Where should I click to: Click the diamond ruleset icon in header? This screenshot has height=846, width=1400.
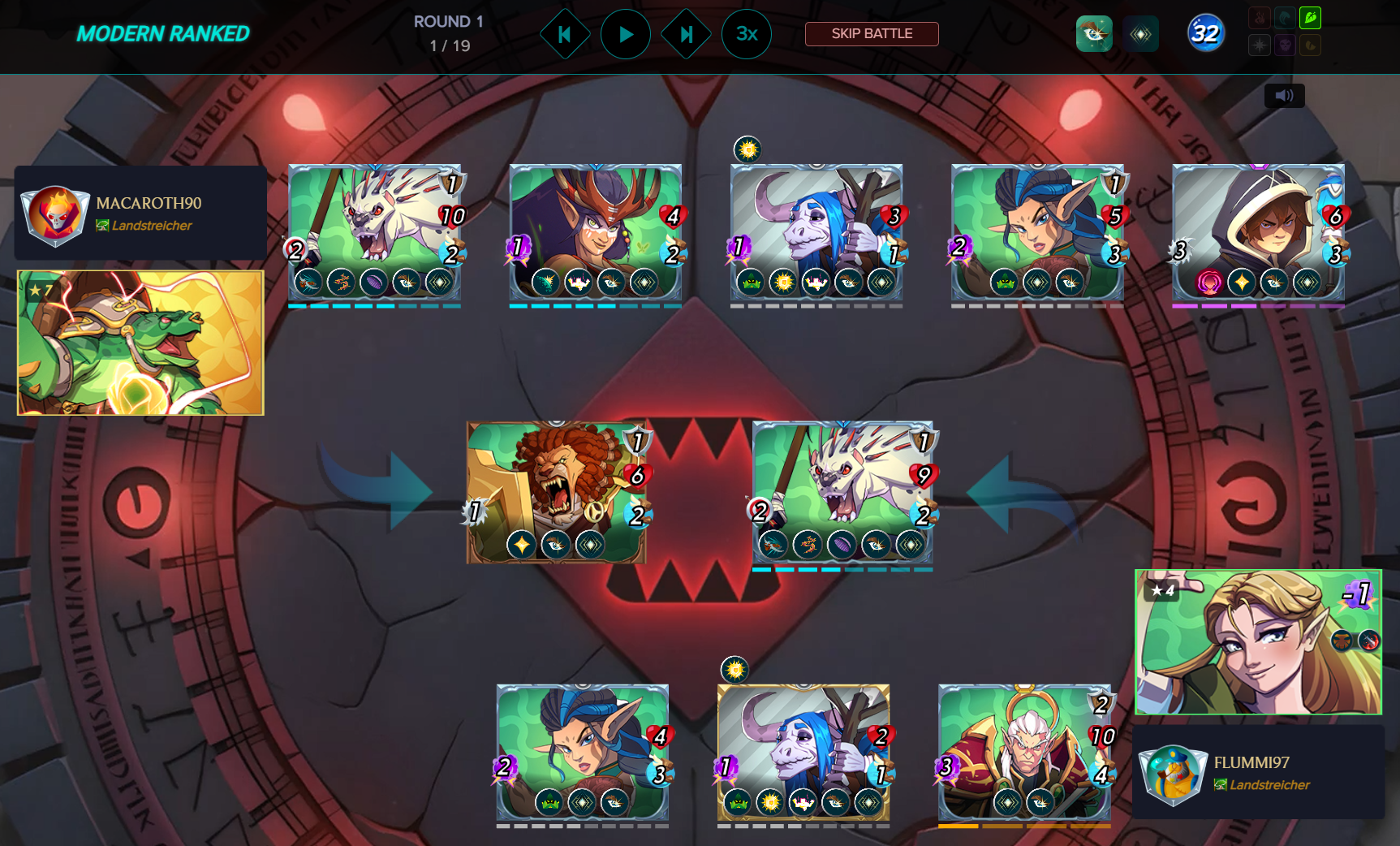click(1140, 34)
